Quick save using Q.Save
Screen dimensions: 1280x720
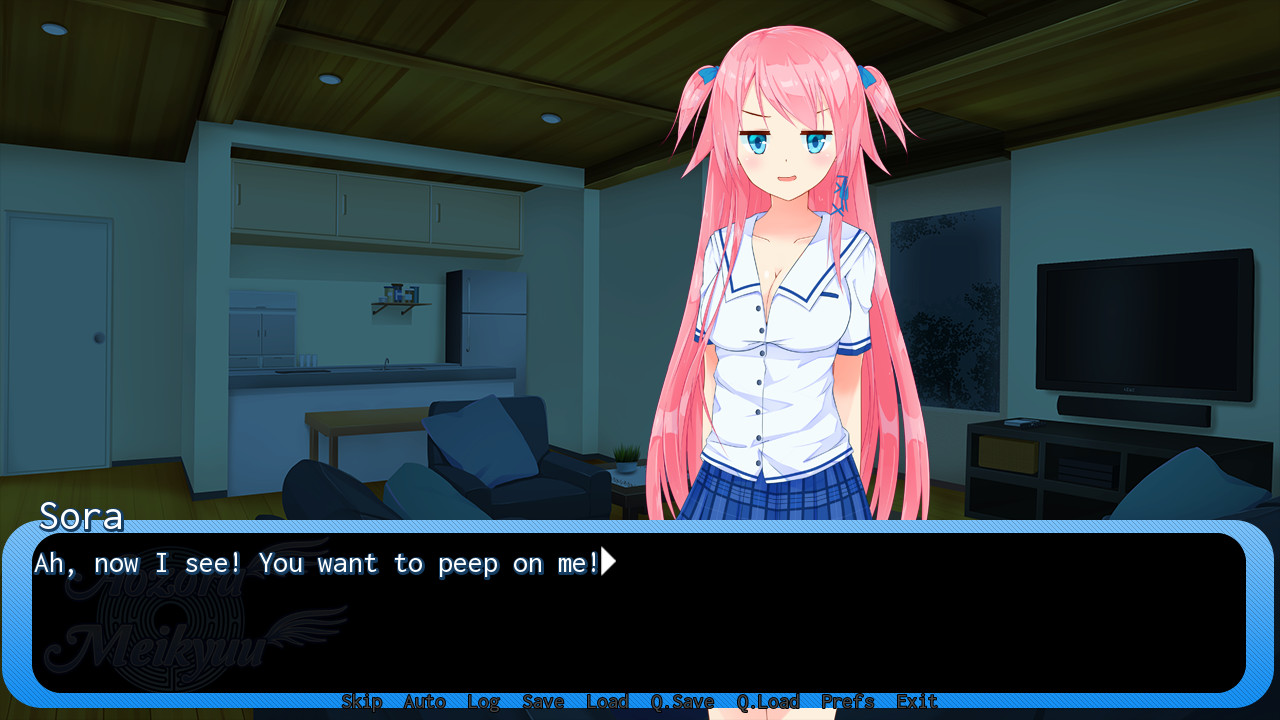(682, 701)
